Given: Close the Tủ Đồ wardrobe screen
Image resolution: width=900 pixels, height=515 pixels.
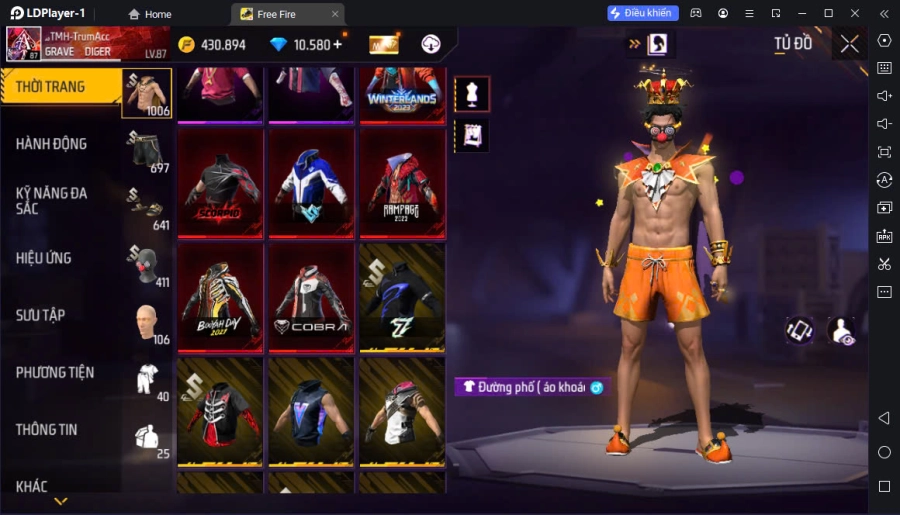Looking at the screenshot, I should [849, 43].
